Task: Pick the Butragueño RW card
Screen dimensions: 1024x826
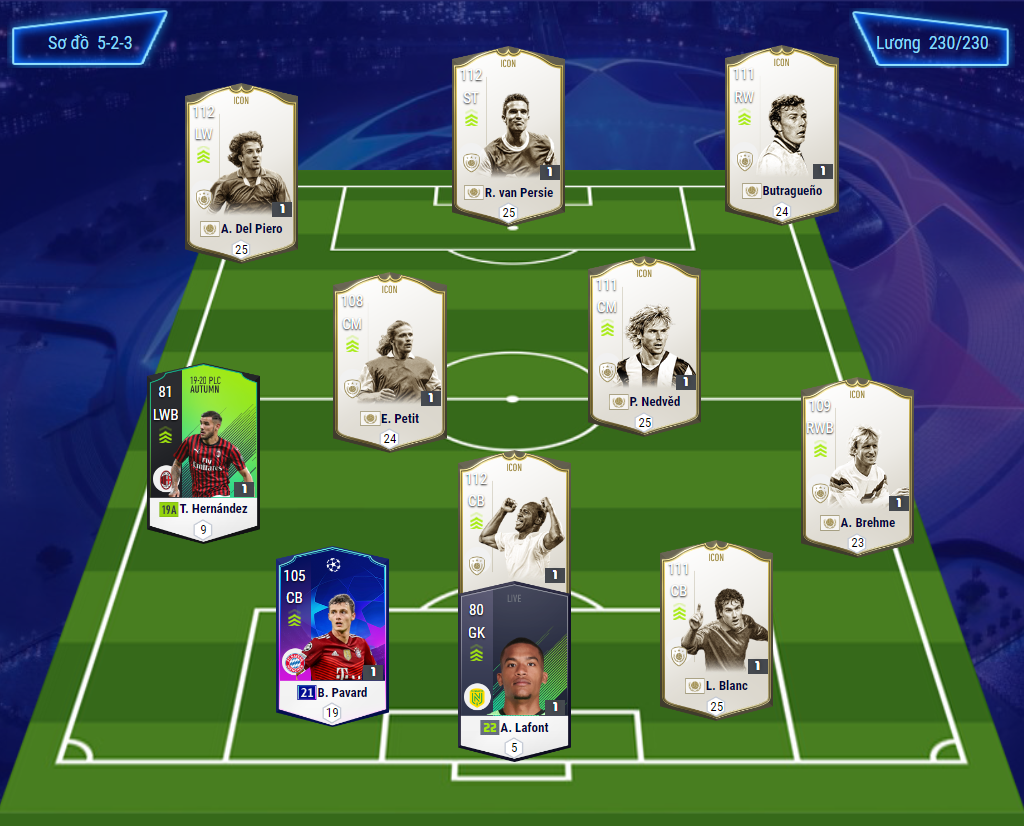Action: point(781,135)
